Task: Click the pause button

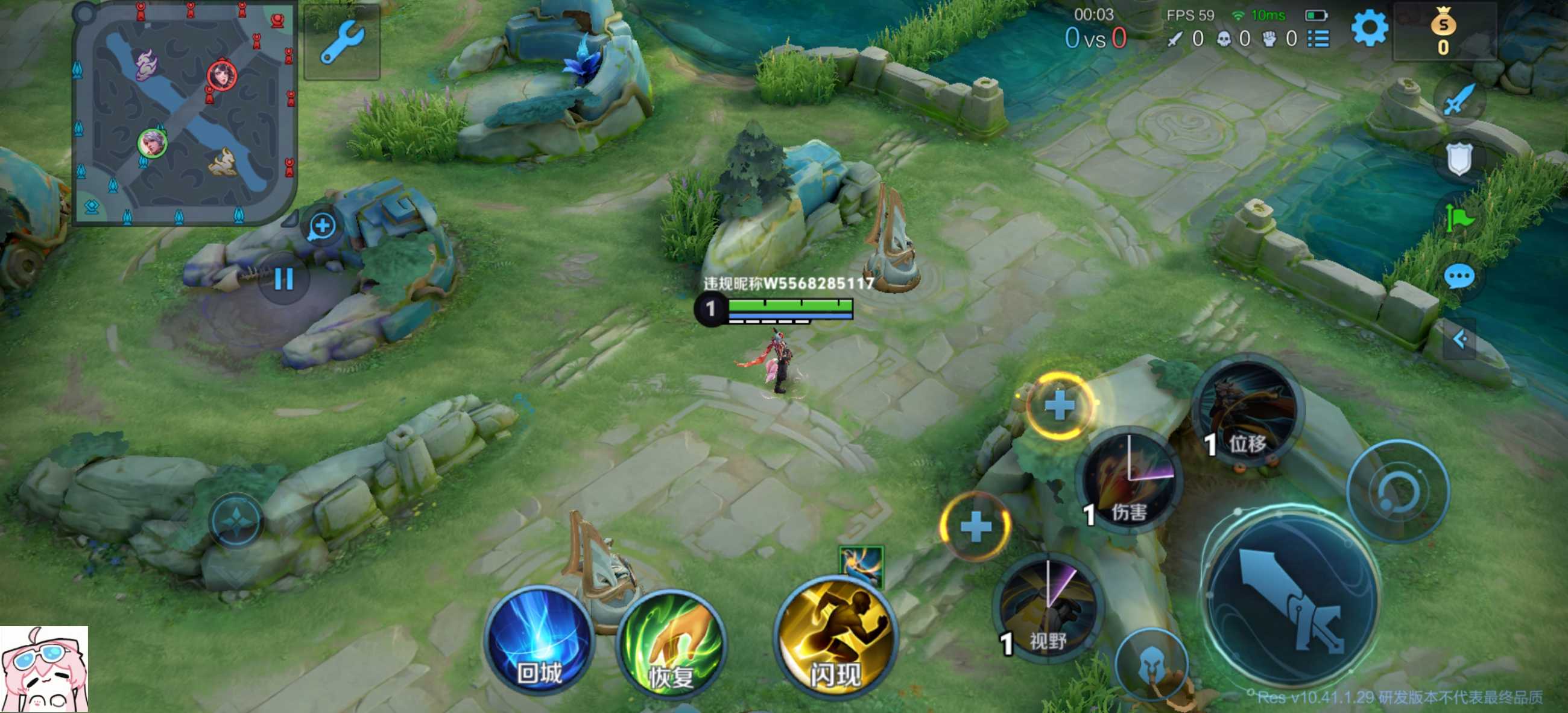Action: coord(284,279)
